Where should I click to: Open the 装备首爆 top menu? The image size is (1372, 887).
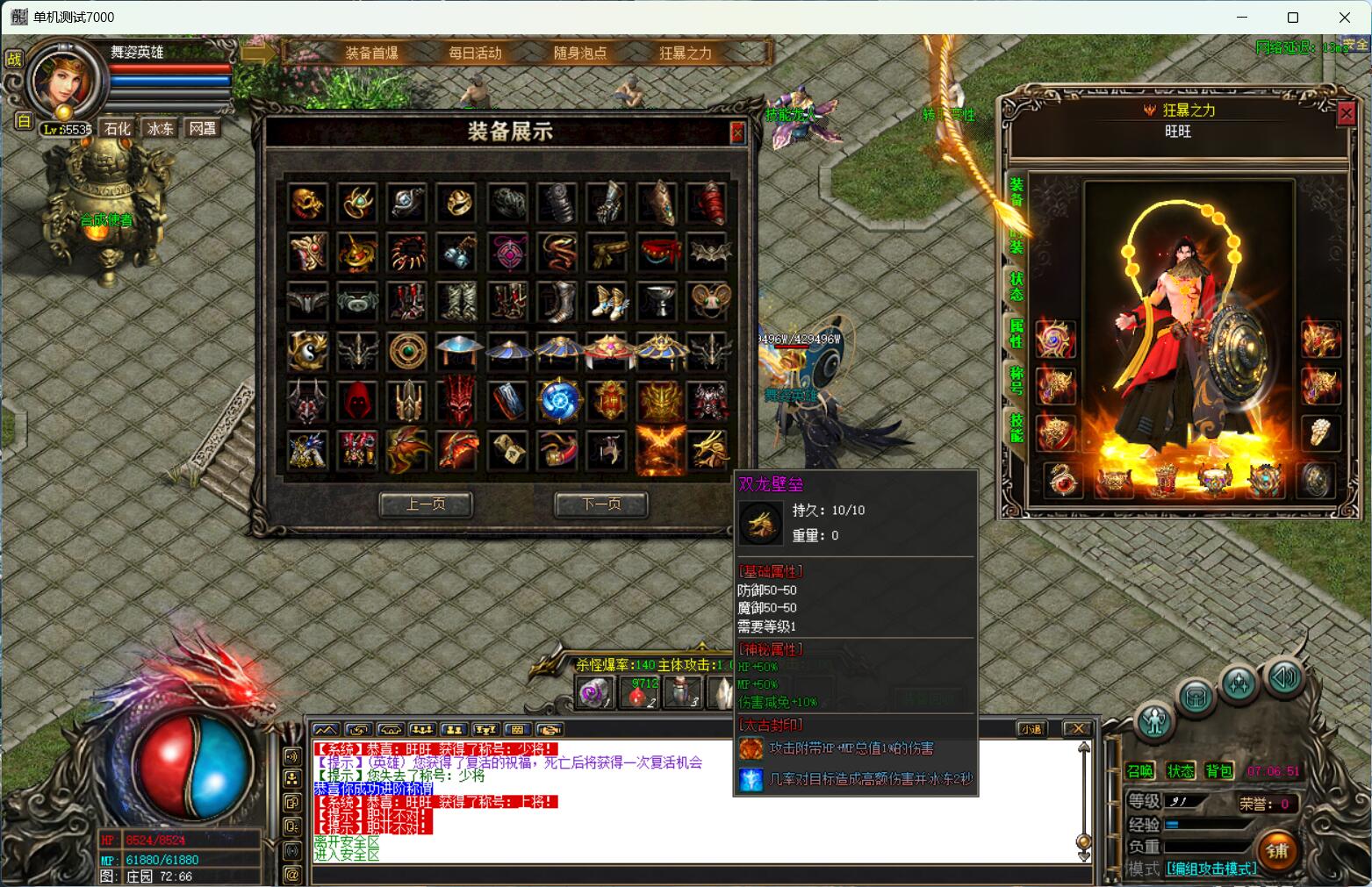(x=371, y=53)
